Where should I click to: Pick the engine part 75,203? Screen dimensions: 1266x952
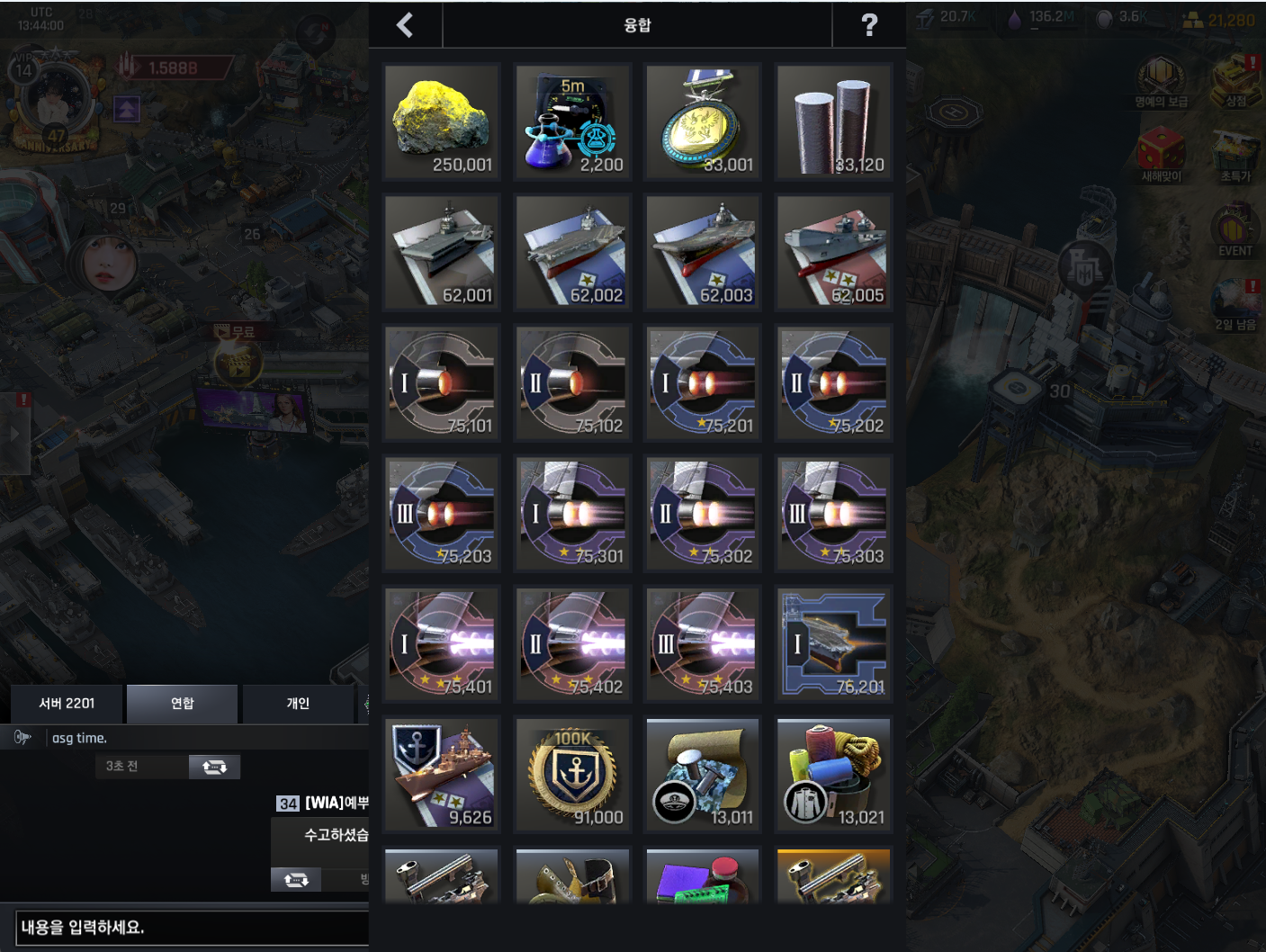click(442, 513)
